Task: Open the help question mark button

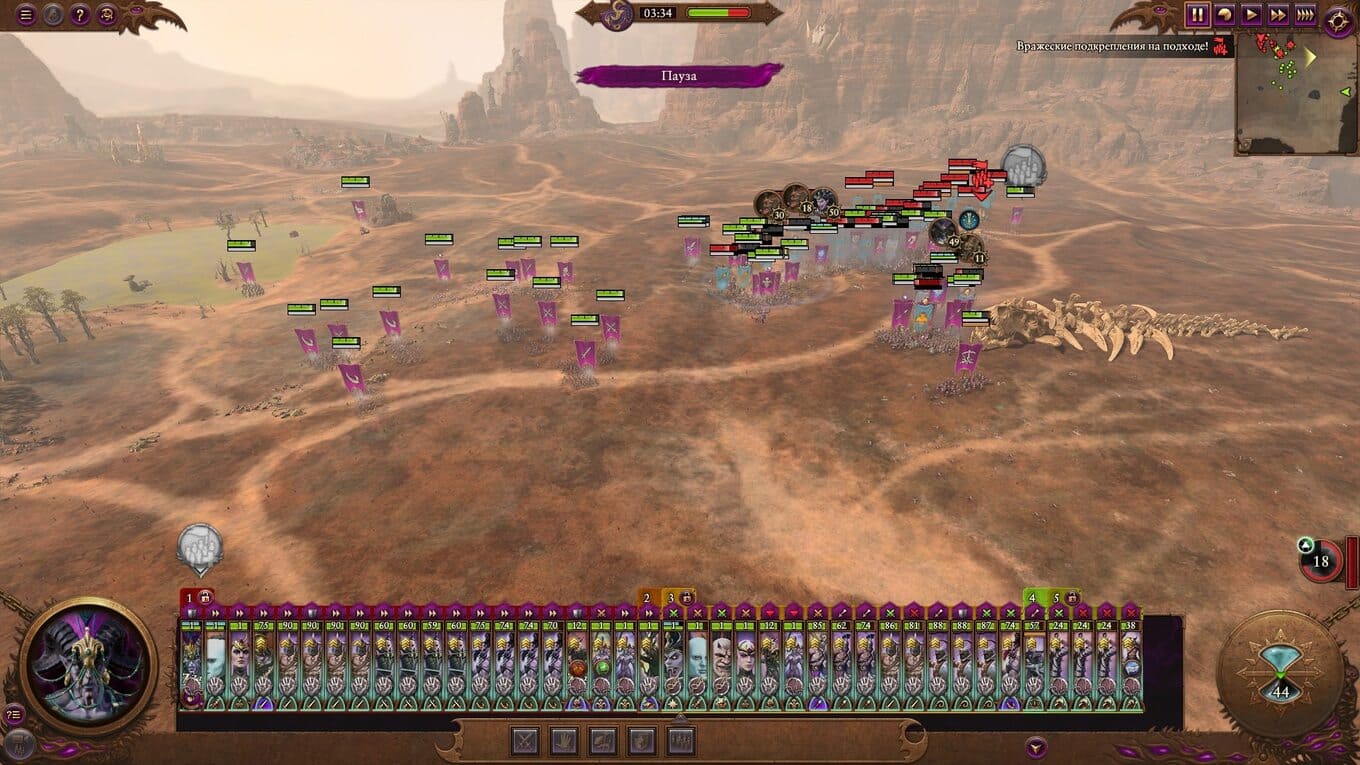Action: coord(80,15)
